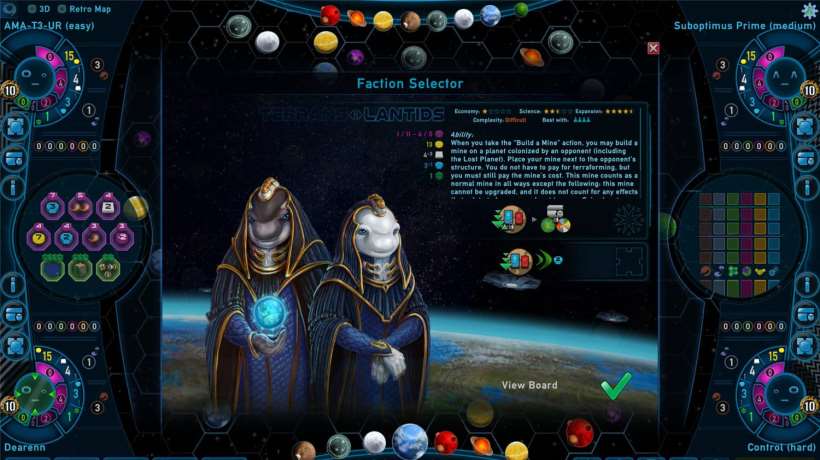Open View Board for this faction
The height and width of the screenshot is (460, 820).
pyautogui.click(x=530, y=385)
